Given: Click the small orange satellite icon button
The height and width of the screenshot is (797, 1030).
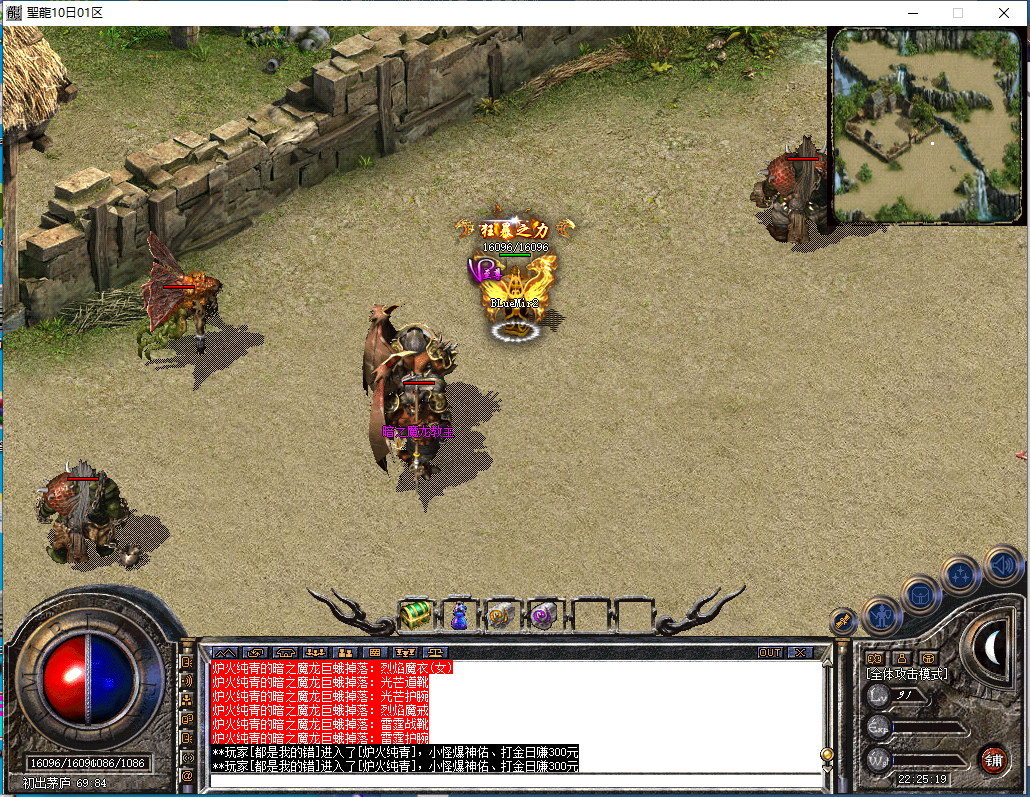Looking at the screenshot, I should pyautogui.click(x=843, y=622).
